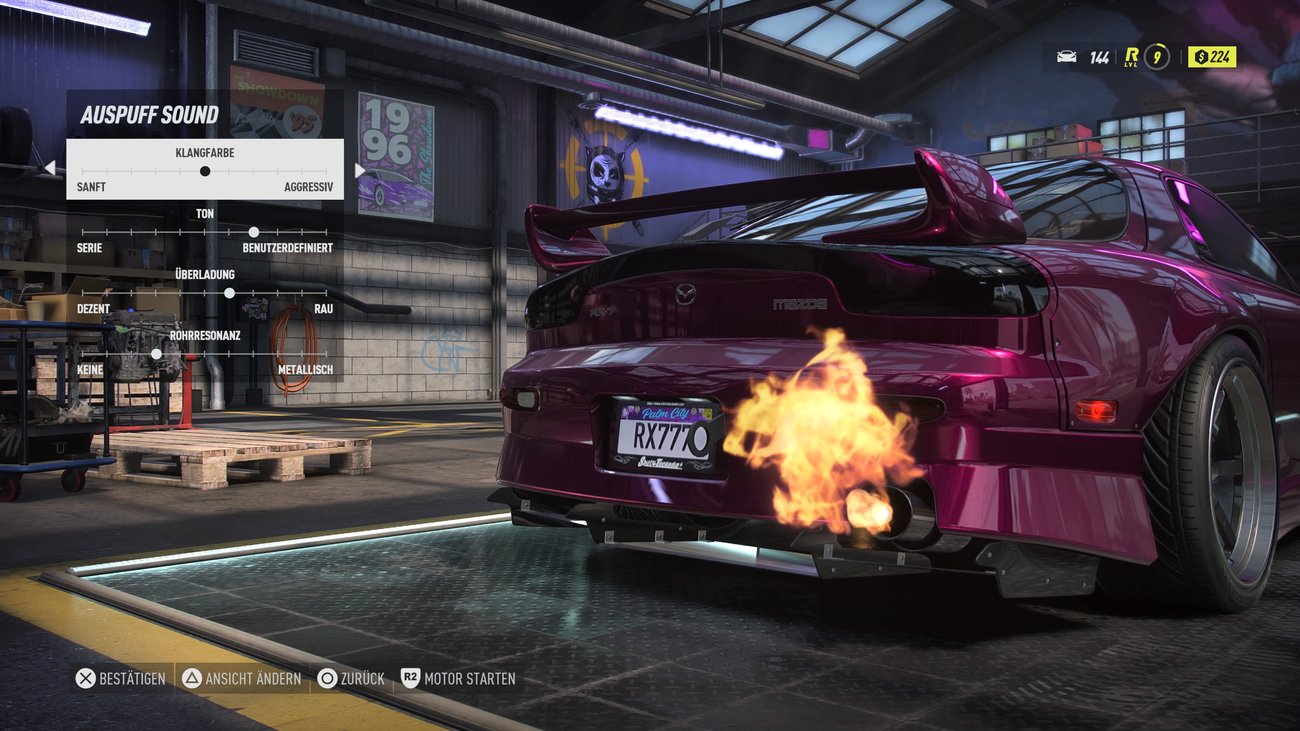Move the Klangfarbe slider handle
The width and height of the screenshot is (1300, 731).
tap(205, 170)
